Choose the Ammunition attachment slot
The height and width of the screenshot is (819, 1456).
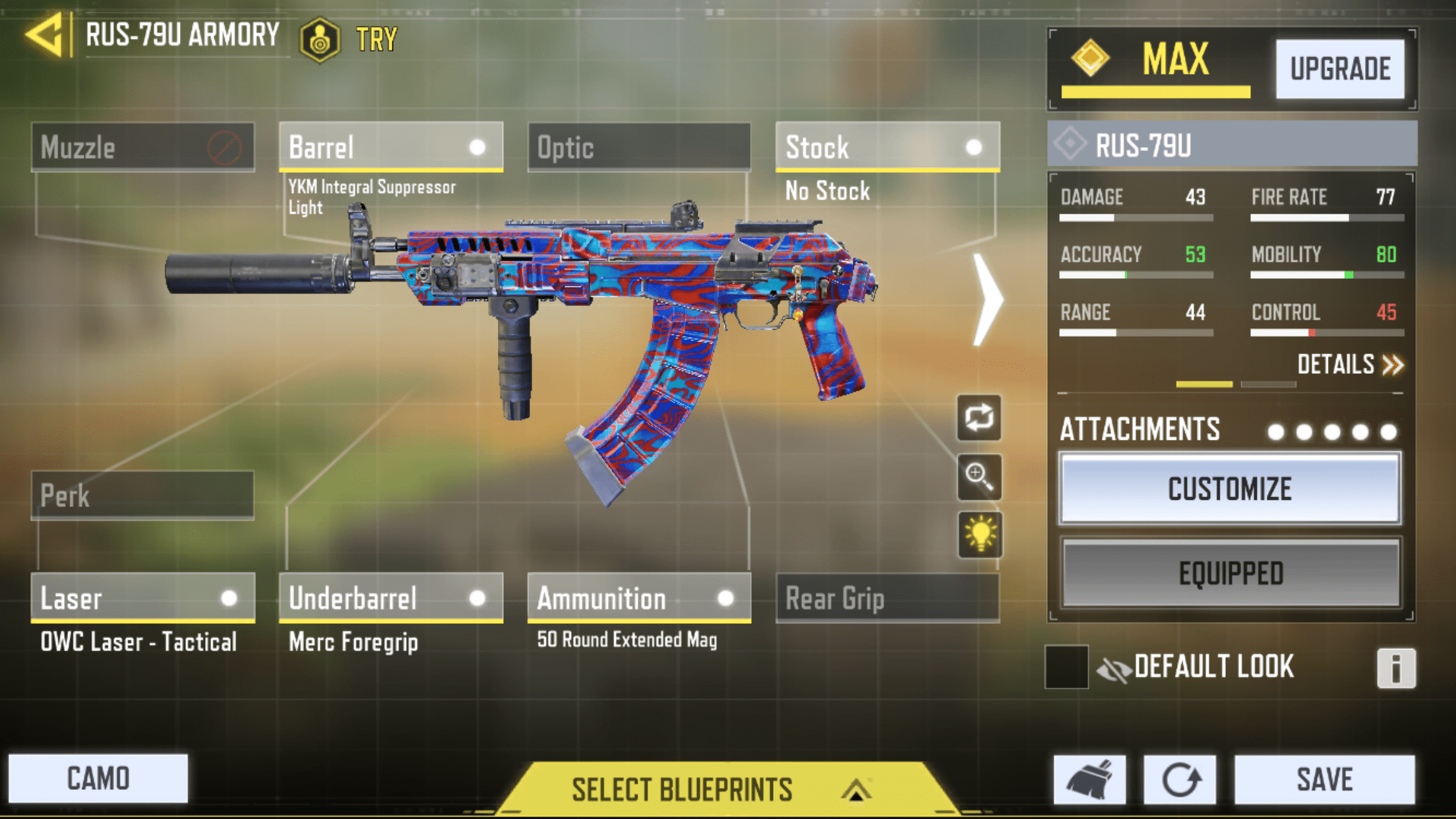pos(639,598)
